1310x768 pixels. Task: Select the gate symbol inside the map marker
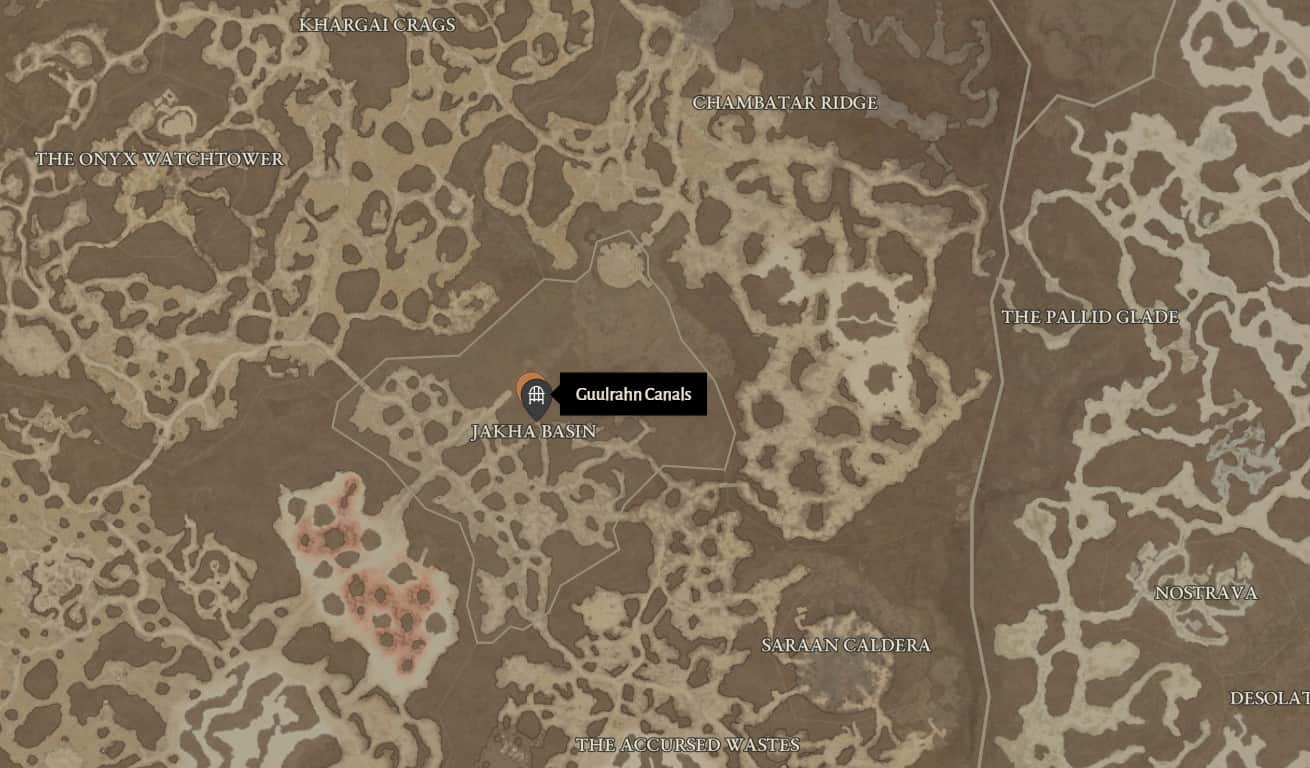pyautogui.click(x=538, y=392)
